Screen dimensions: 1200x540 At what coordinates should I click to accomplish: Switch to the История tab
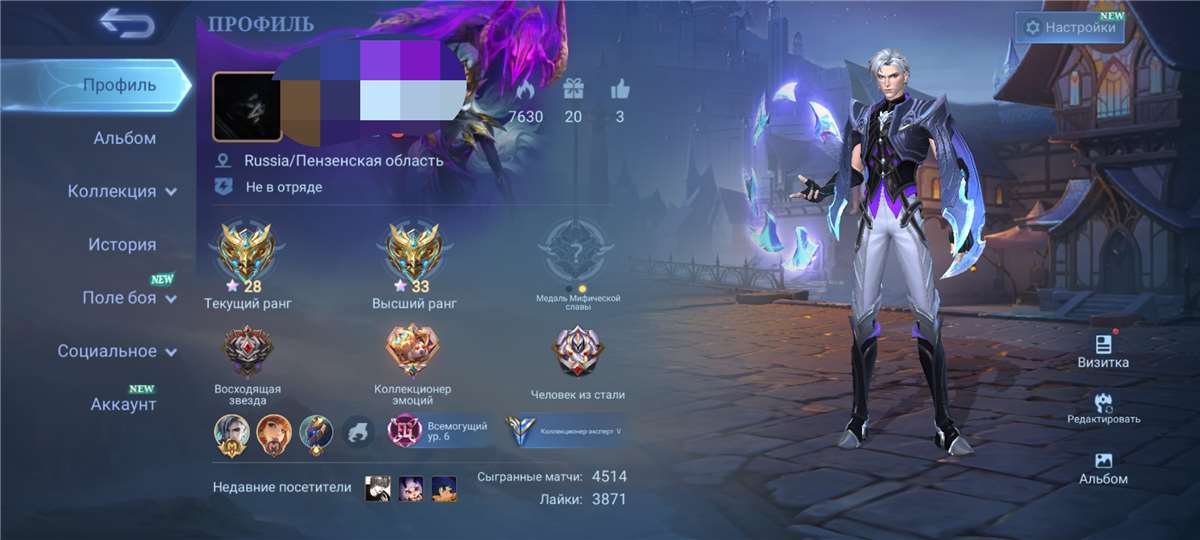pos(122,245)
